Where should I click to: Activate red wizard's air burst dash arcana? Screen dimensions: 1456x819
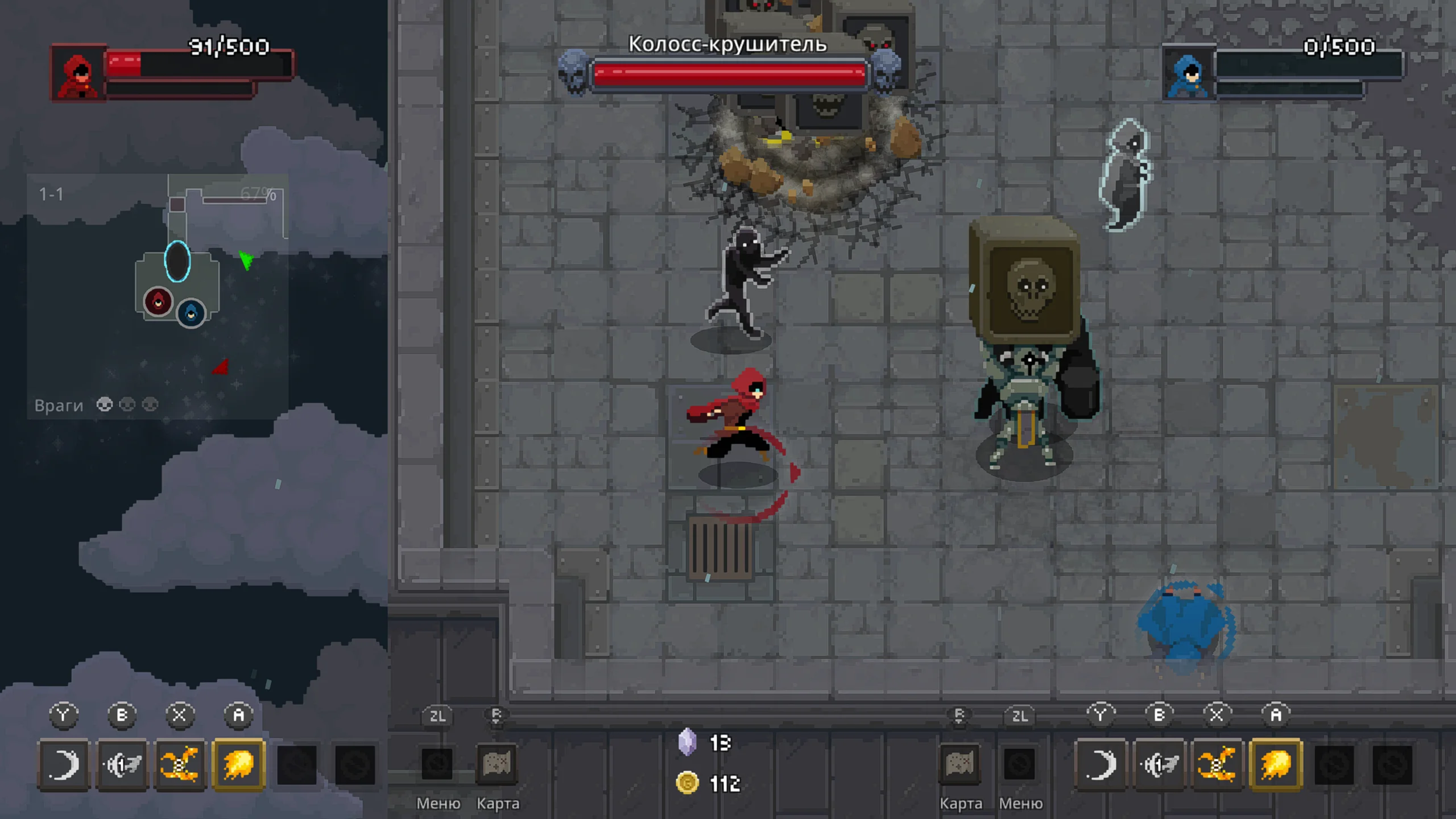tap(122, 764)
